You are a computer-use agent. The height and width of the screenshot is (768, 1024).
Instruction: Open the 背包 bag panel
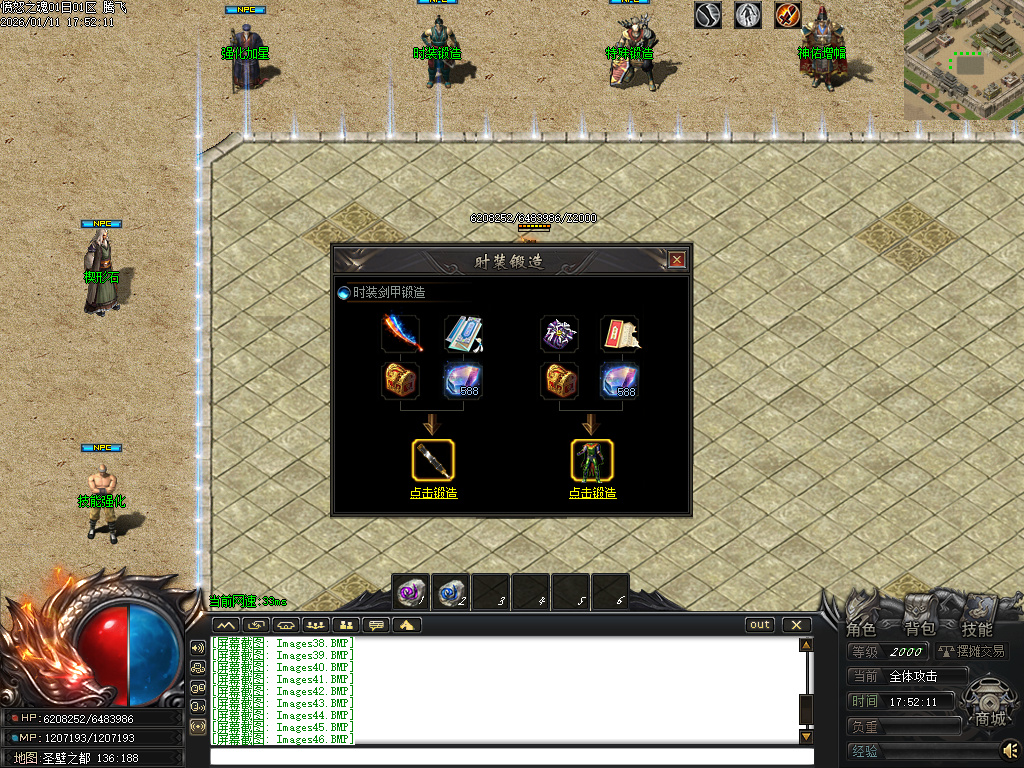coord(919,629)
